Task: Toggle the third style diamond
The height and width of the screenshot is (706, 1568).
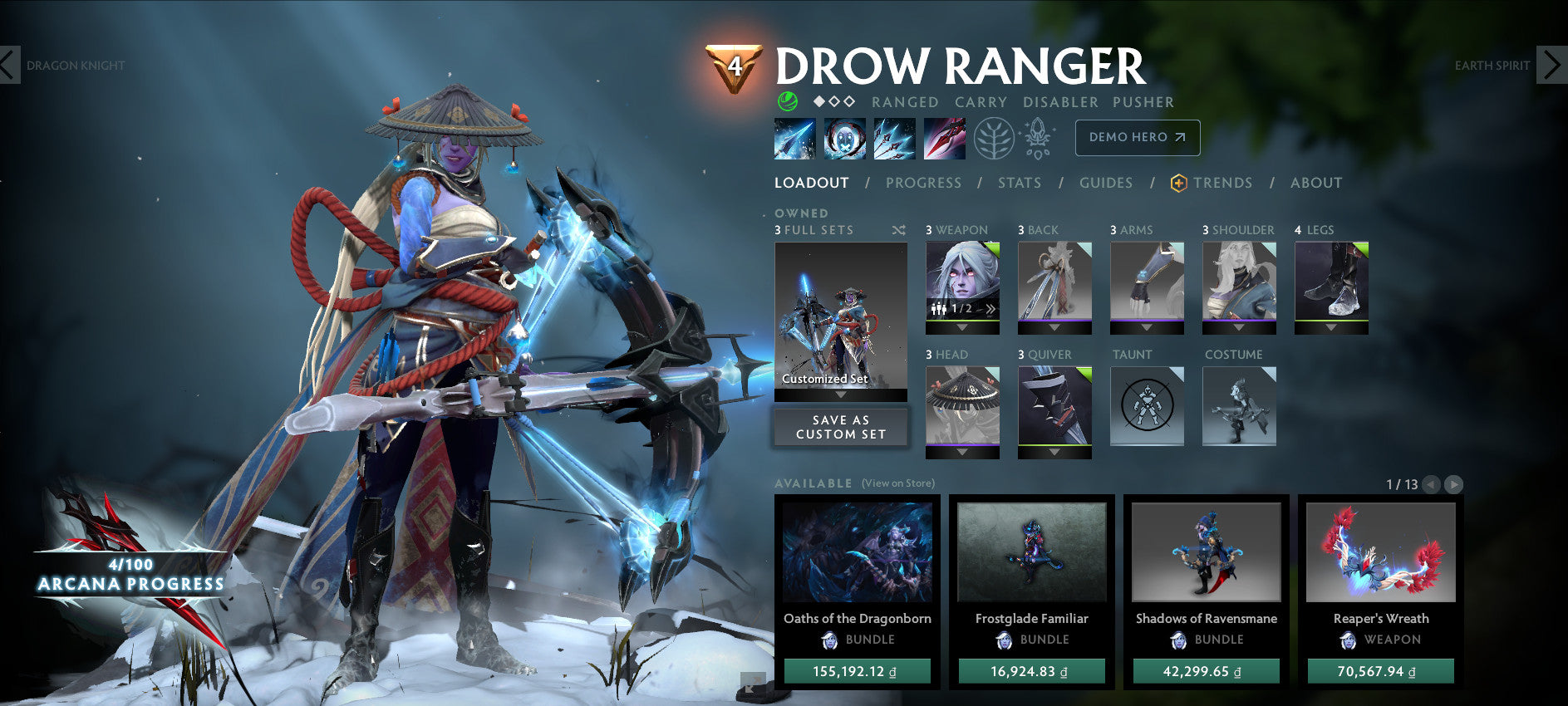Action: (x=849, y=101)
